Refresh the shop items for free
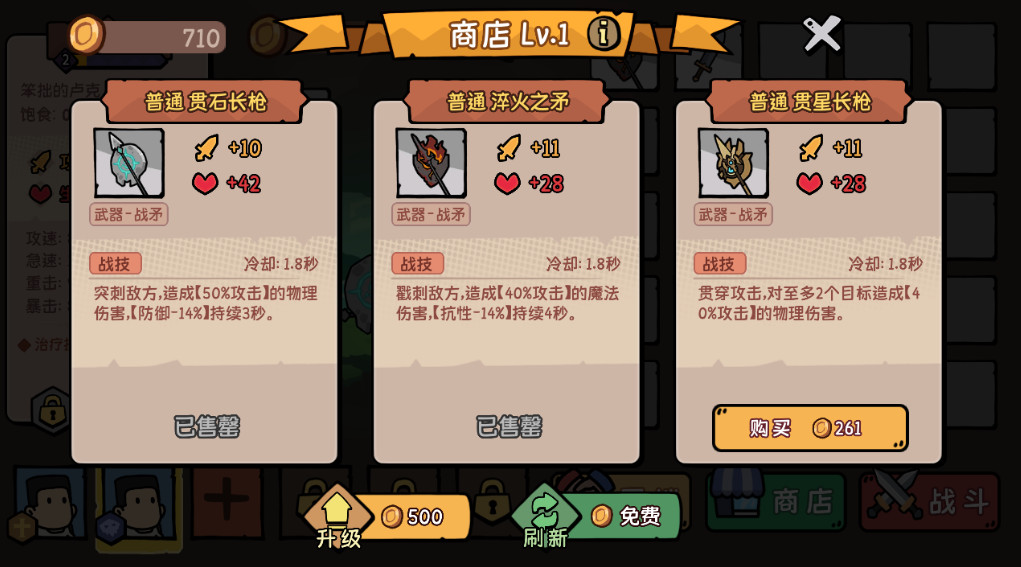1021x567 pixels. click(601, 517)
